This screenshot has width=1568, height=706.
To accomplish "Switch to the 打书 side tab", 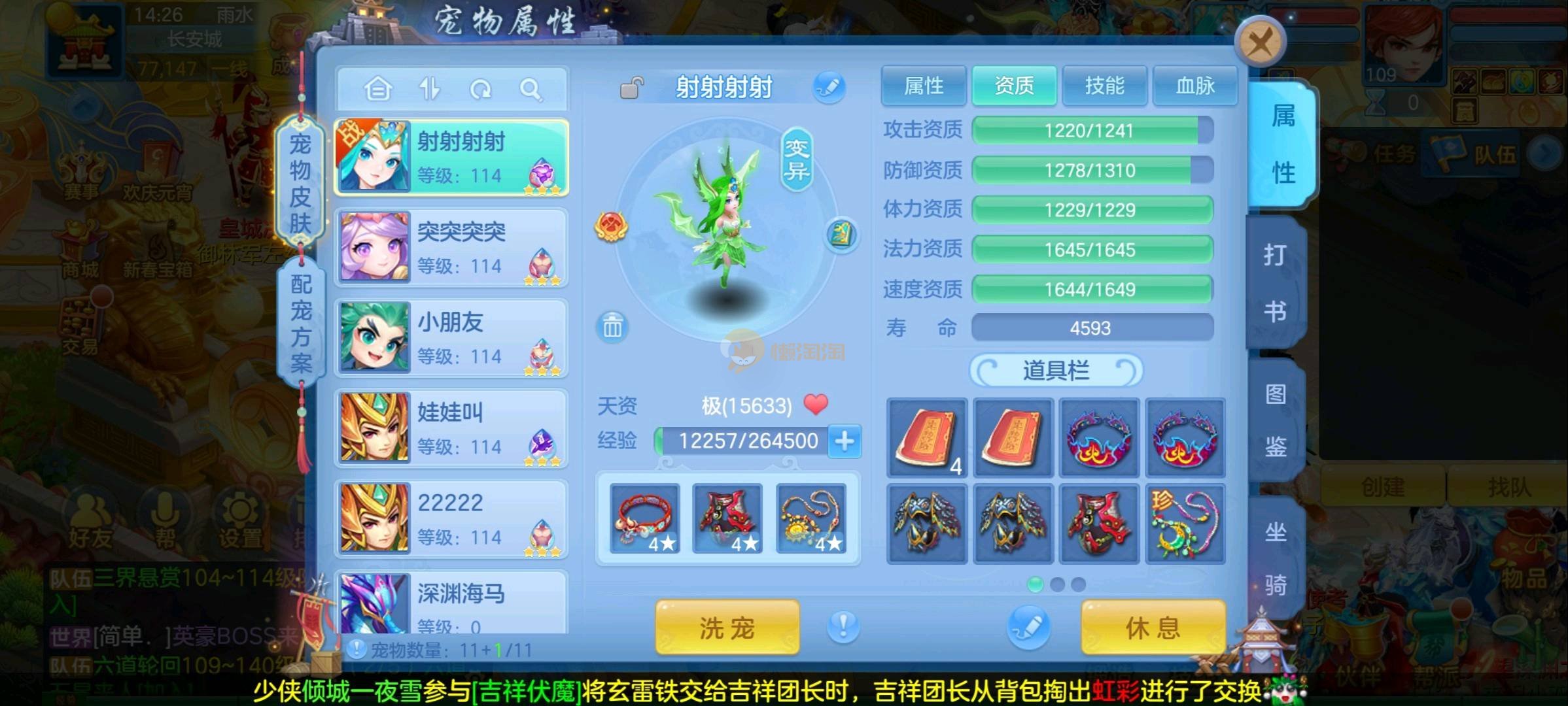I will click(1275, 282).
